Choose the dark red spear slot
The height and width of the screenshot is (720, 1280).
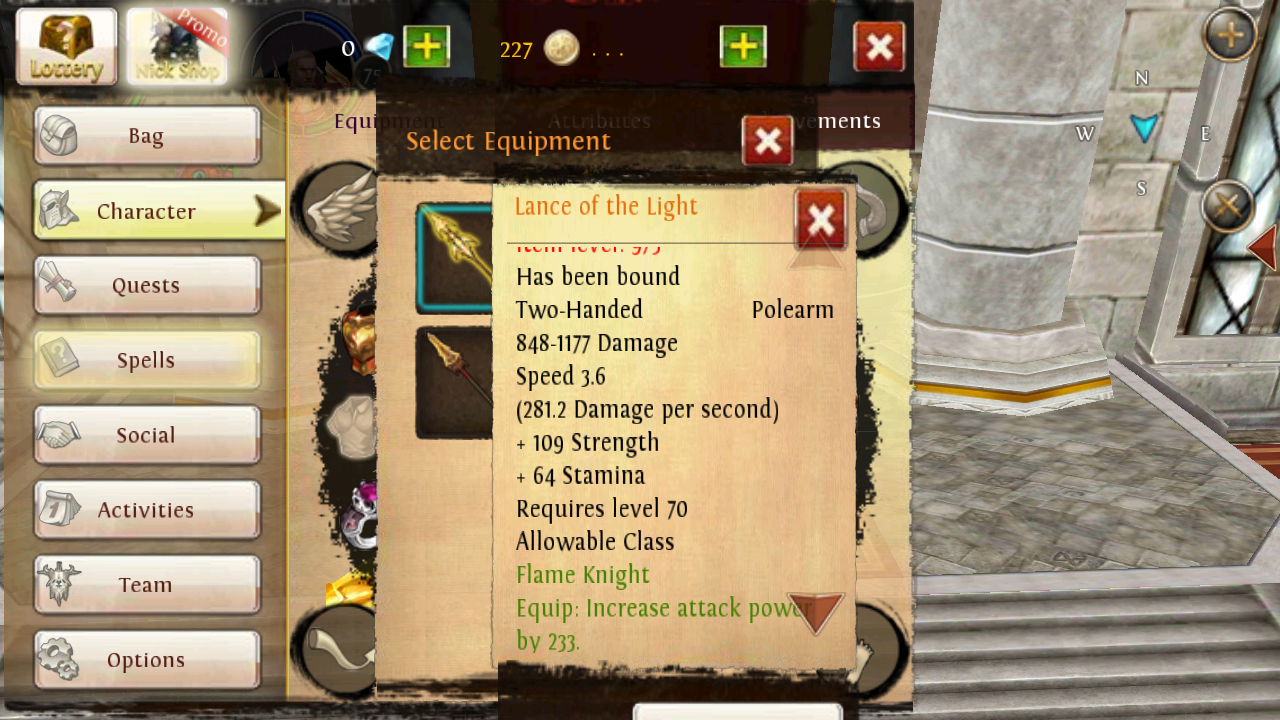point(455,382)
